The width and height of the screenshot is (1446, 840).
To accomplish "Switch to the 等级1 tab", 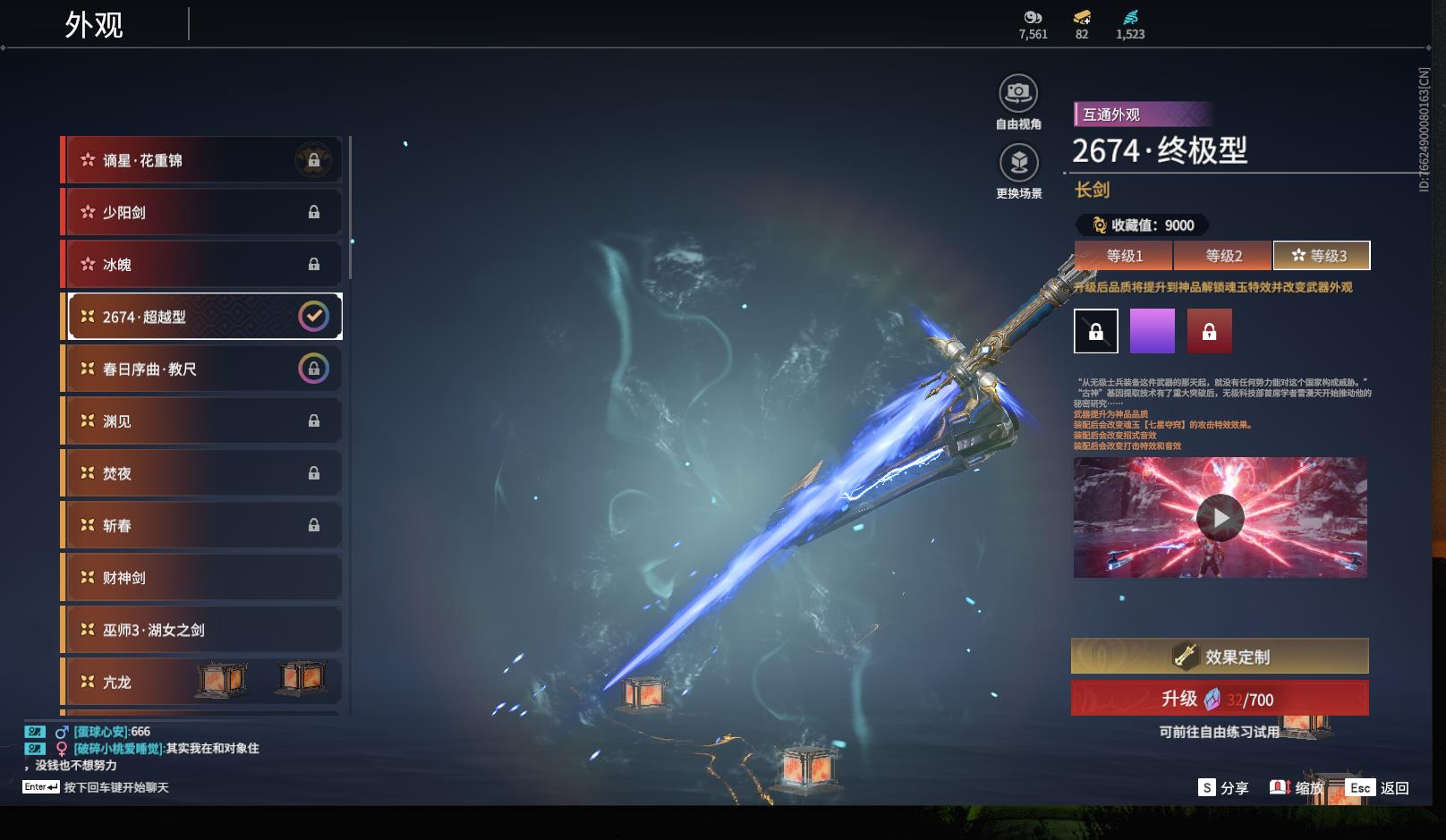I will pyautogui.click(x=1124, y=256).
